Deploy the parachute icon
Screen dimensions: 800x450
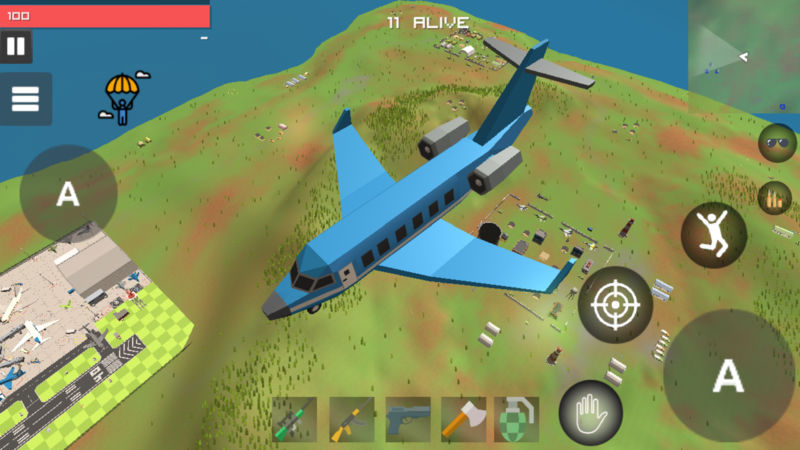(122, 98)
